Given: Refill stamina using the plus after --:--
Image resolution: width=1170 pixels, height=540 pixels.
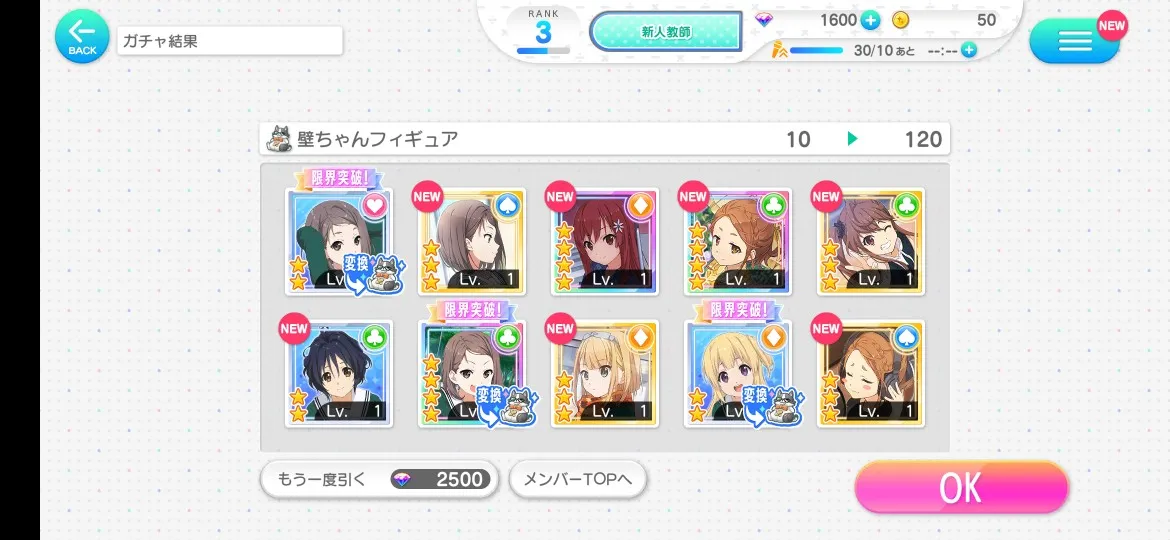Looking at the screenshot, I should 968,50.
